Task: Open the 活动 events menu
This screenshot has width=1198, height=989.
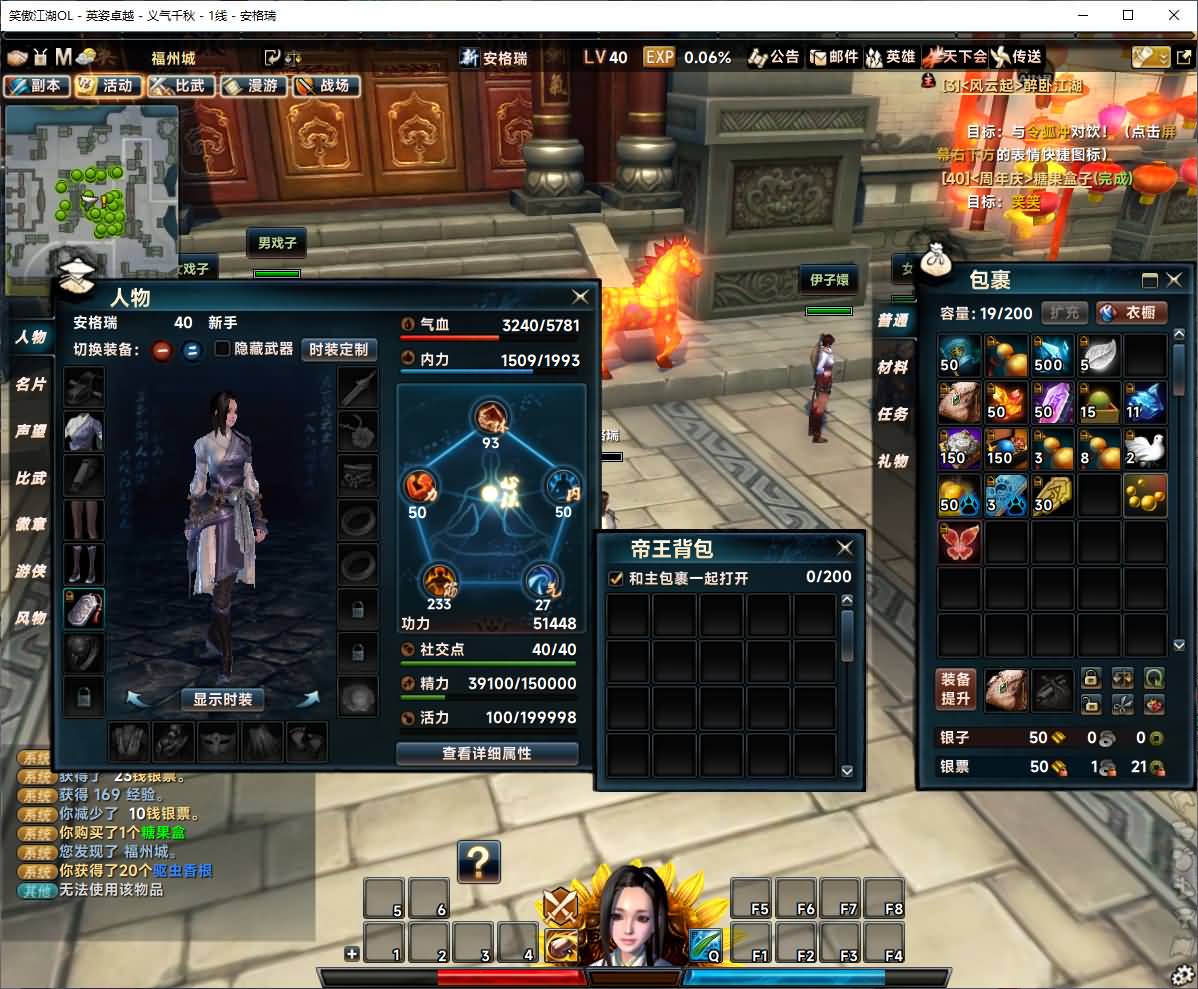Action: [x=108, y=86]
